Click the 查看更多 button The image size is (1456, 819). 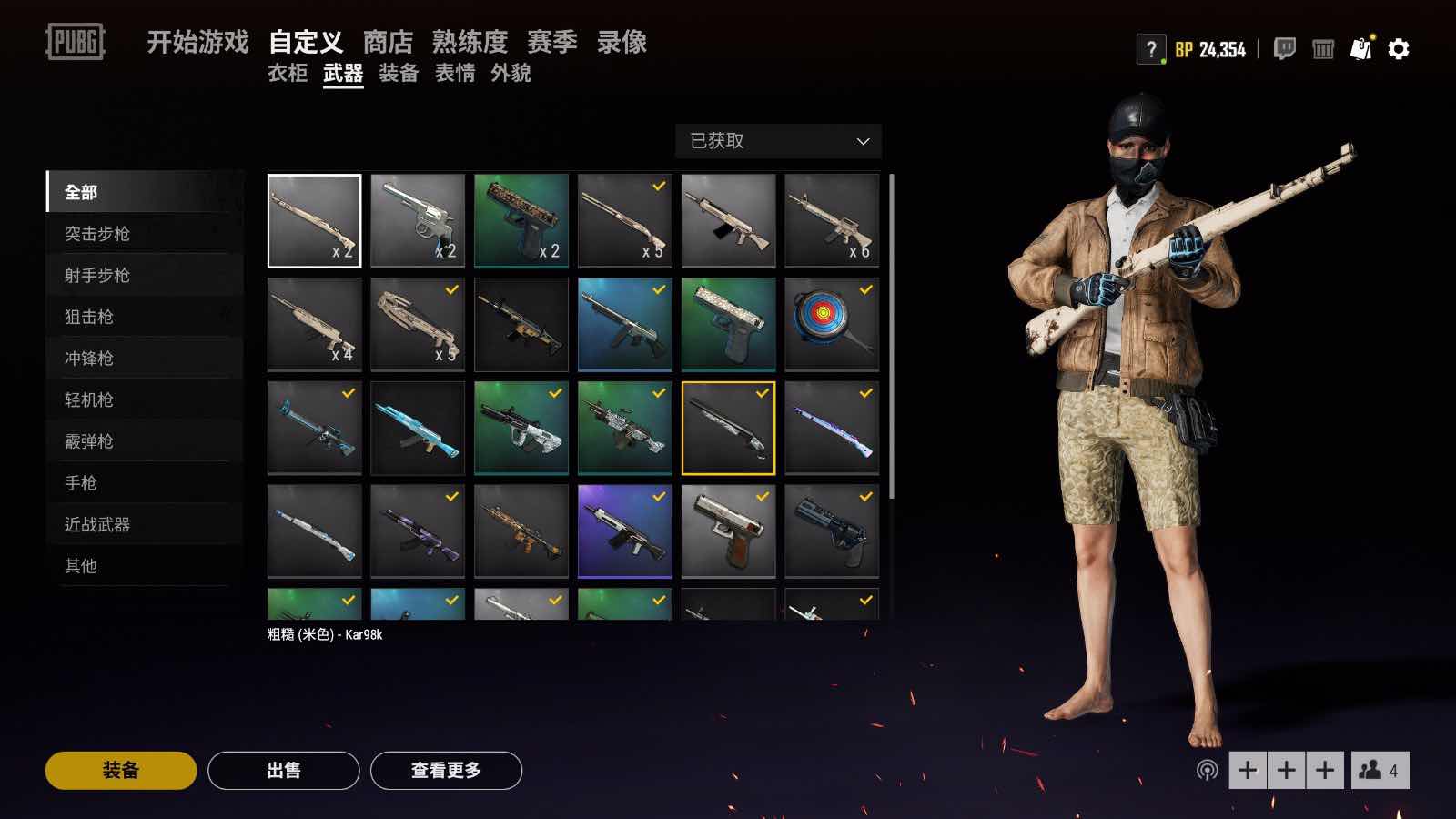click(x=447, y=769)
